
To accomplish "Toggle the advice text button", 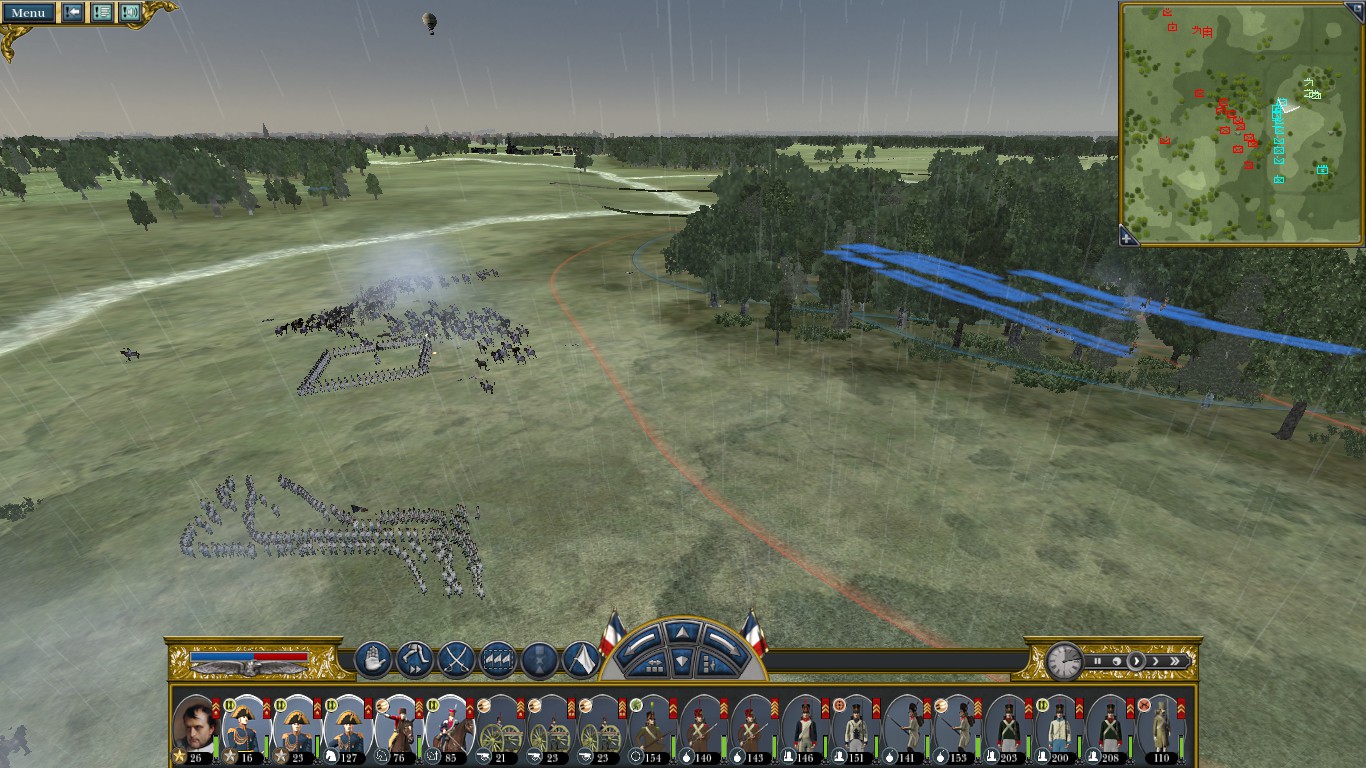I will (101, 13).
